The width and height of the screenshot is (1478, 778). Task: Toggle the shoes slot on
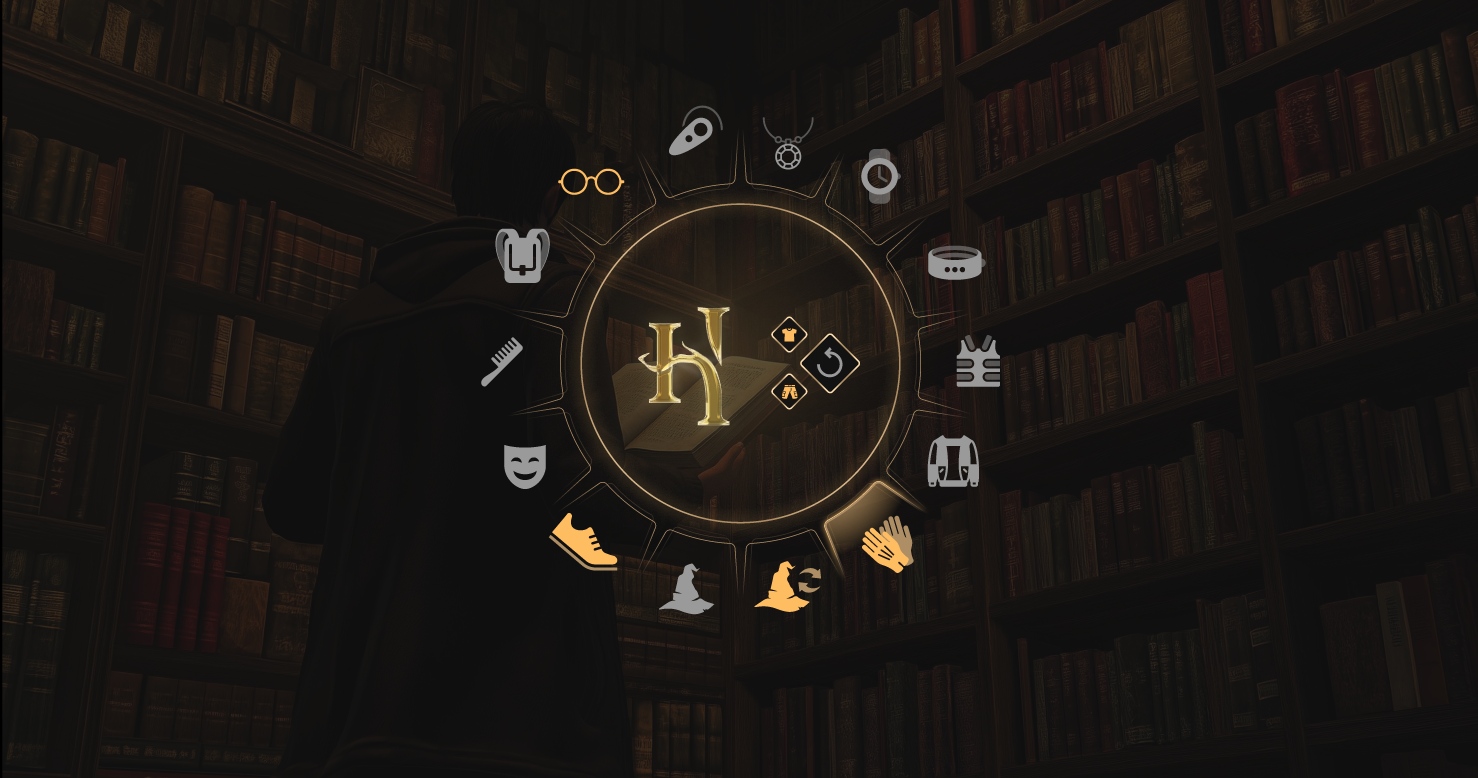585,539
